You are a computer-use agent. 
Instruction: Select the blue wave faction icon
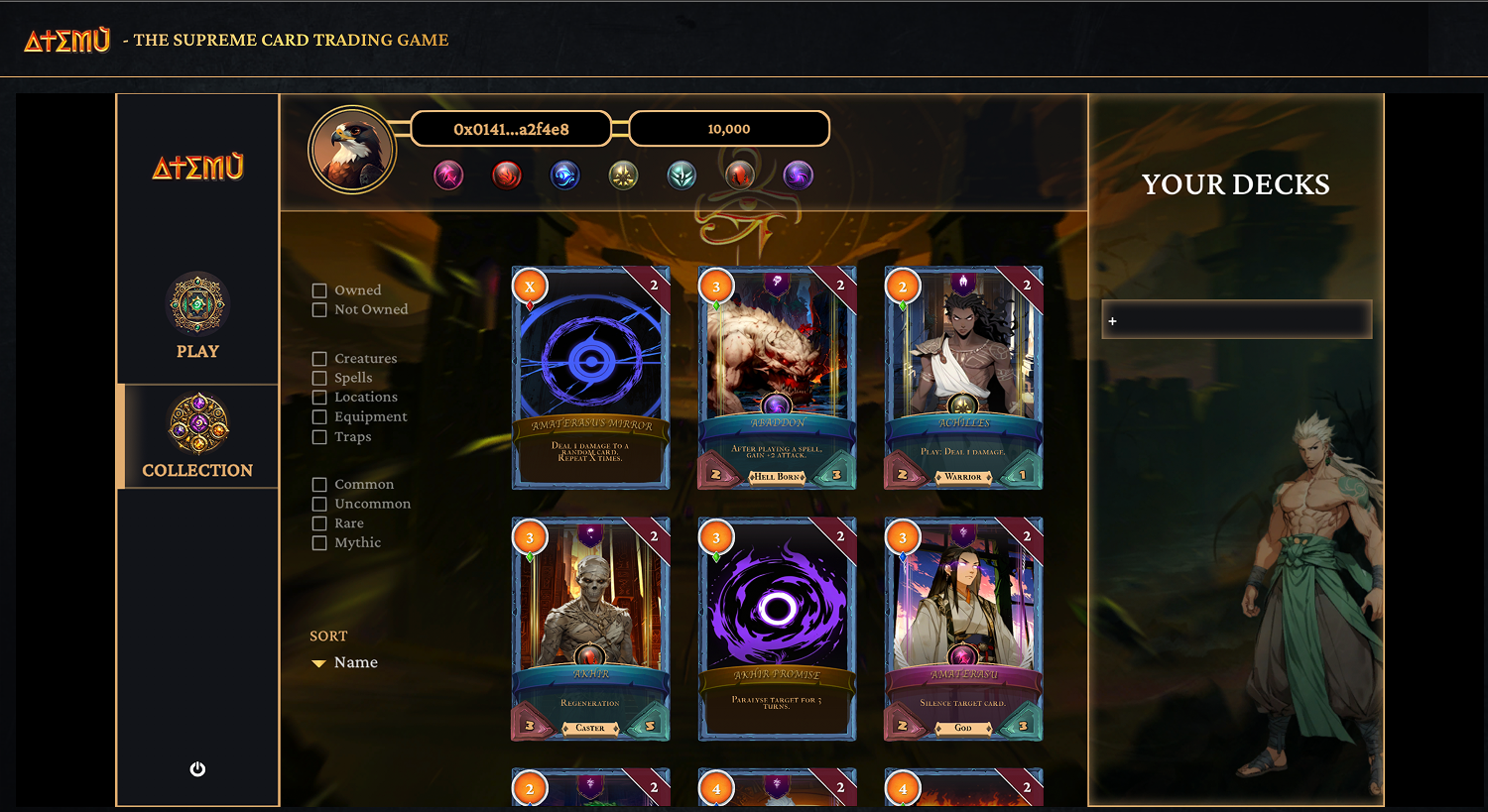[x=564, y=174]
